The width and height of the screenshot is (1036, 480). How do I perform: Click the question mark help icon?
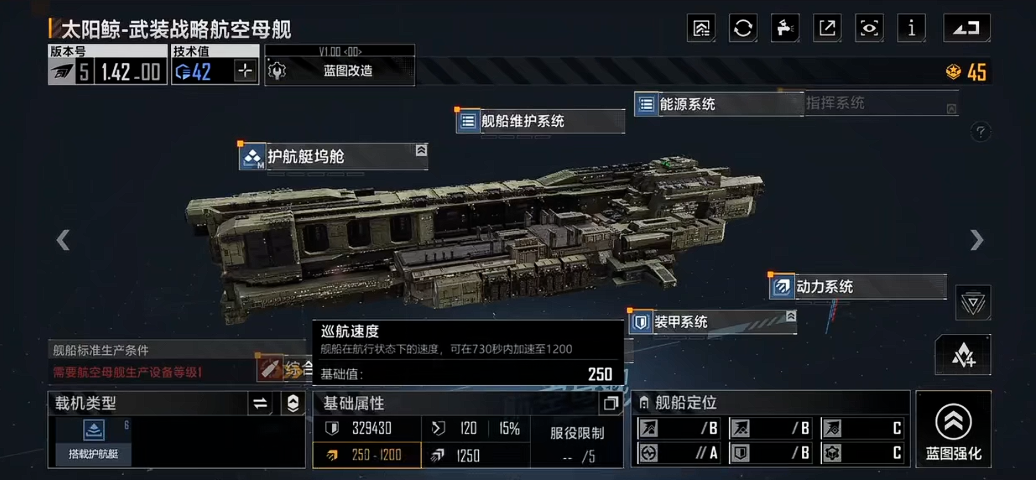[x=980, y=132]
